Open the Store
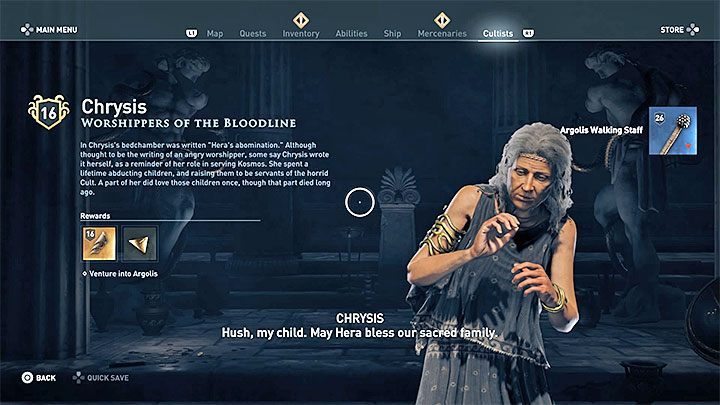The width and height of the screenshot is (720, 405). click(677, 30)
